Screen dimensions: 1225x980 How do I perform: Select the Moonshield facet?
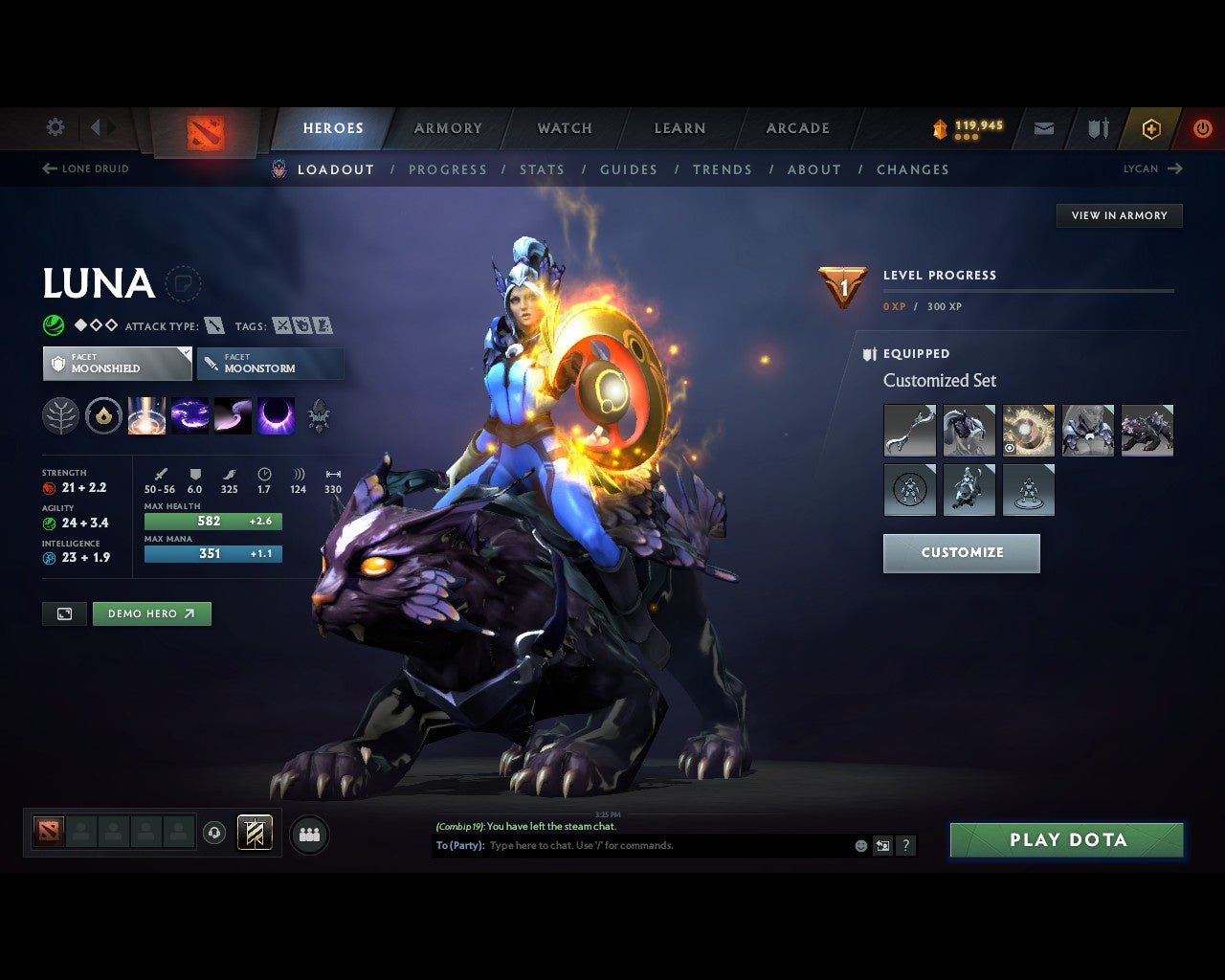117,364
